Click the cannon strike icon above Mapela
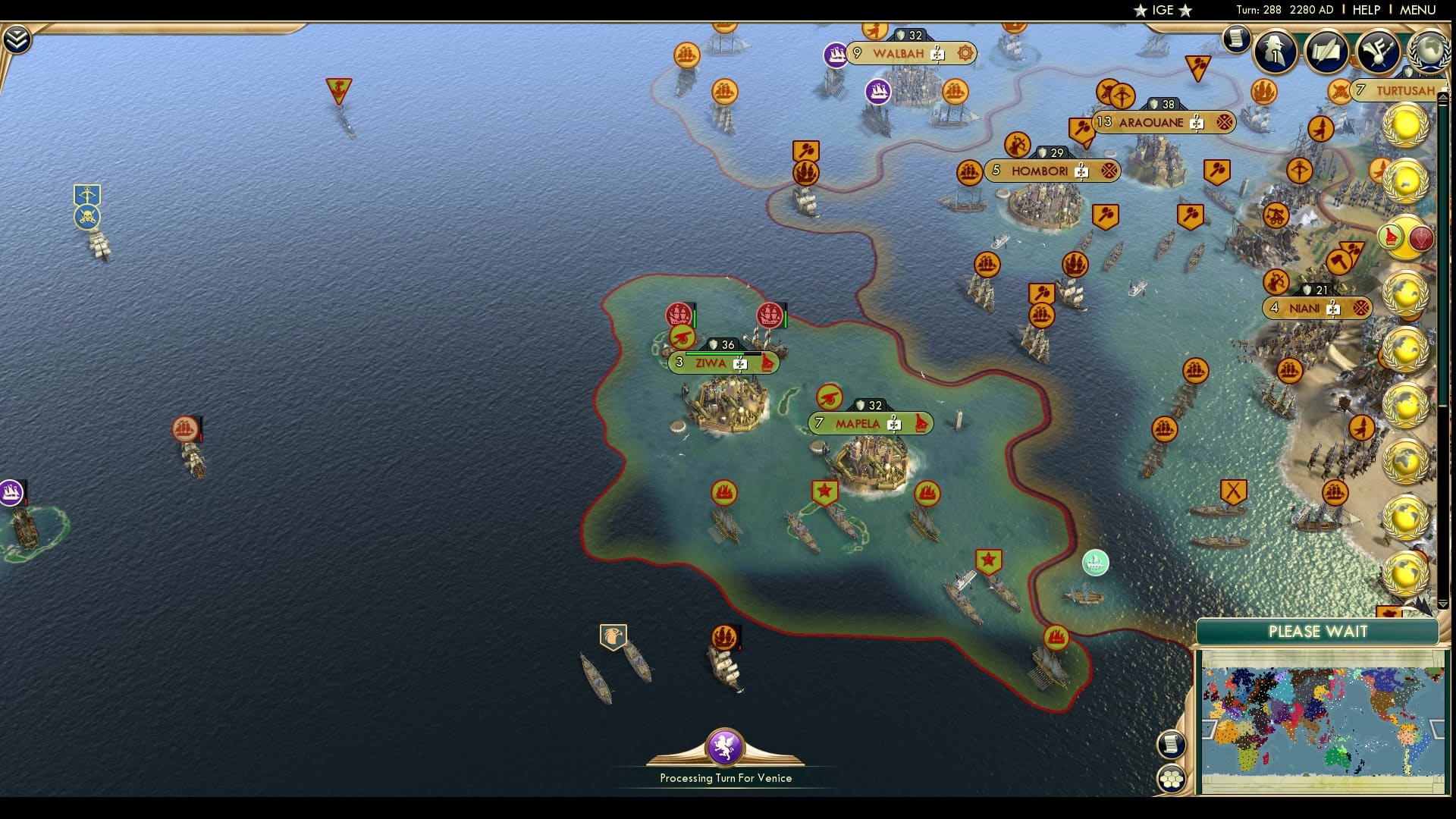This screenshot has height=819, width=1456. 831,397
